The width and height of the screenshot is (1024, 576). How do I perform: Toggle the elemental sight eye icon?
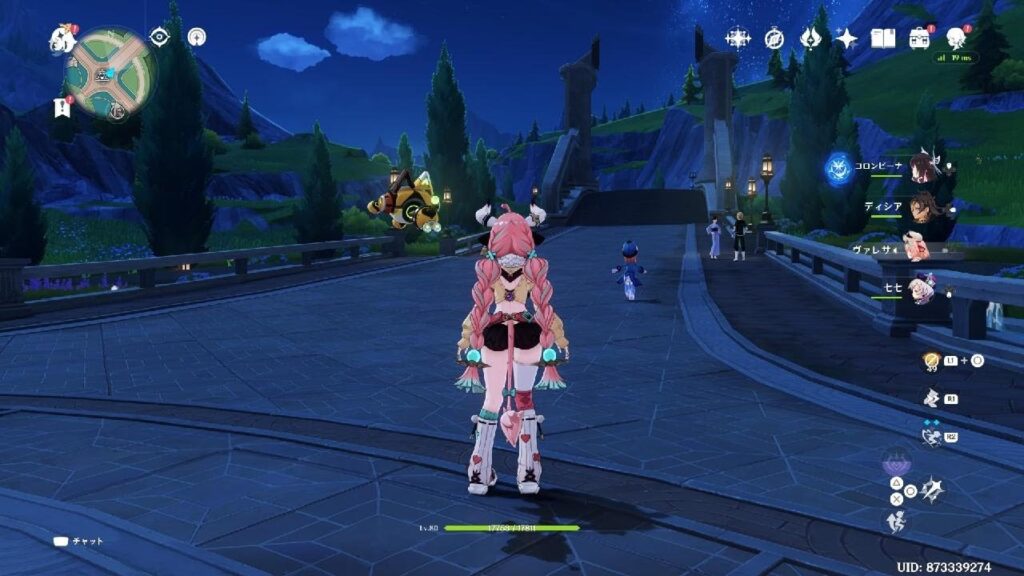pos(159,36)
